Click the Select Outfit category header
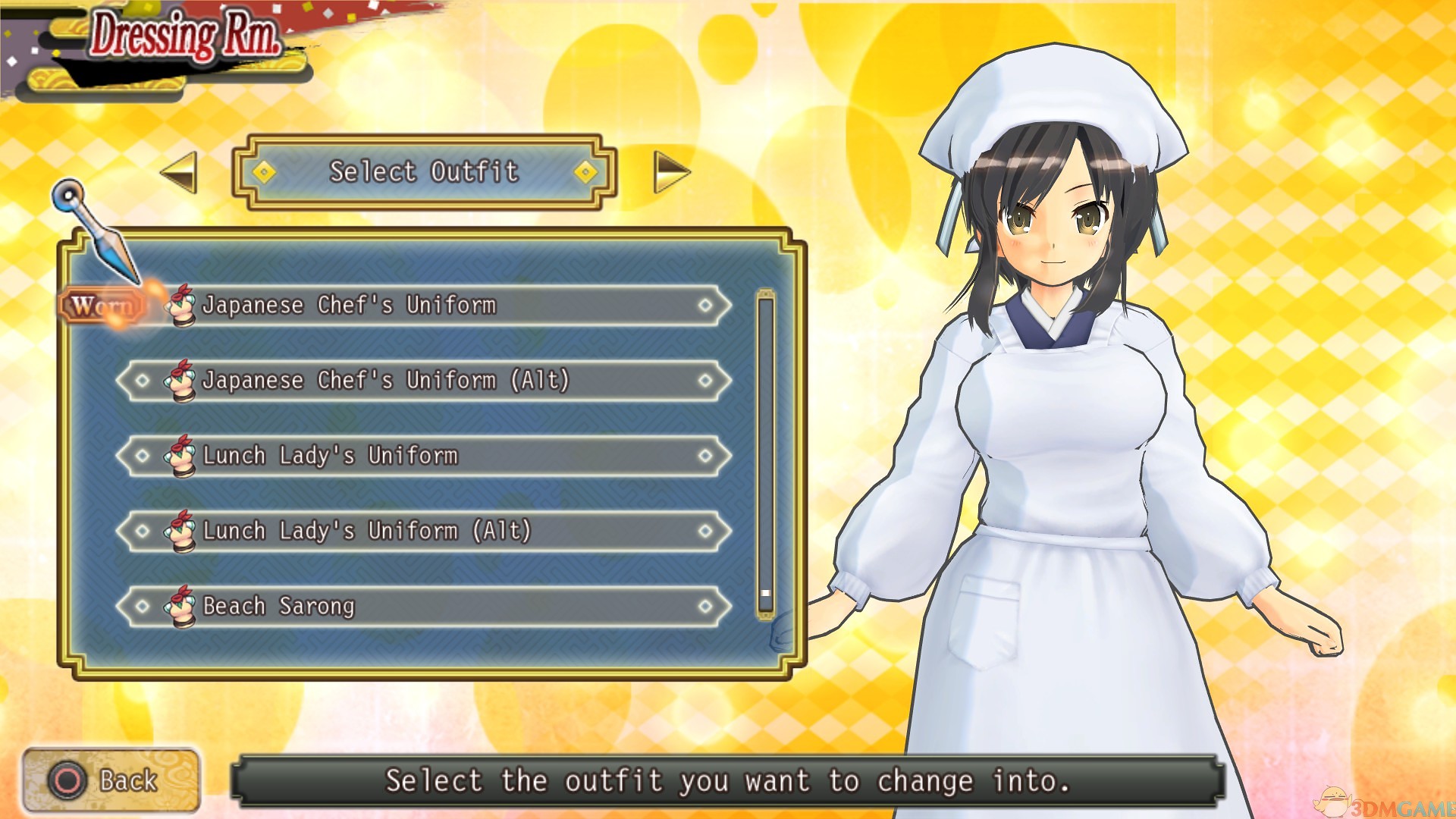Screen dimensions: 1456x819 [424, 172]
